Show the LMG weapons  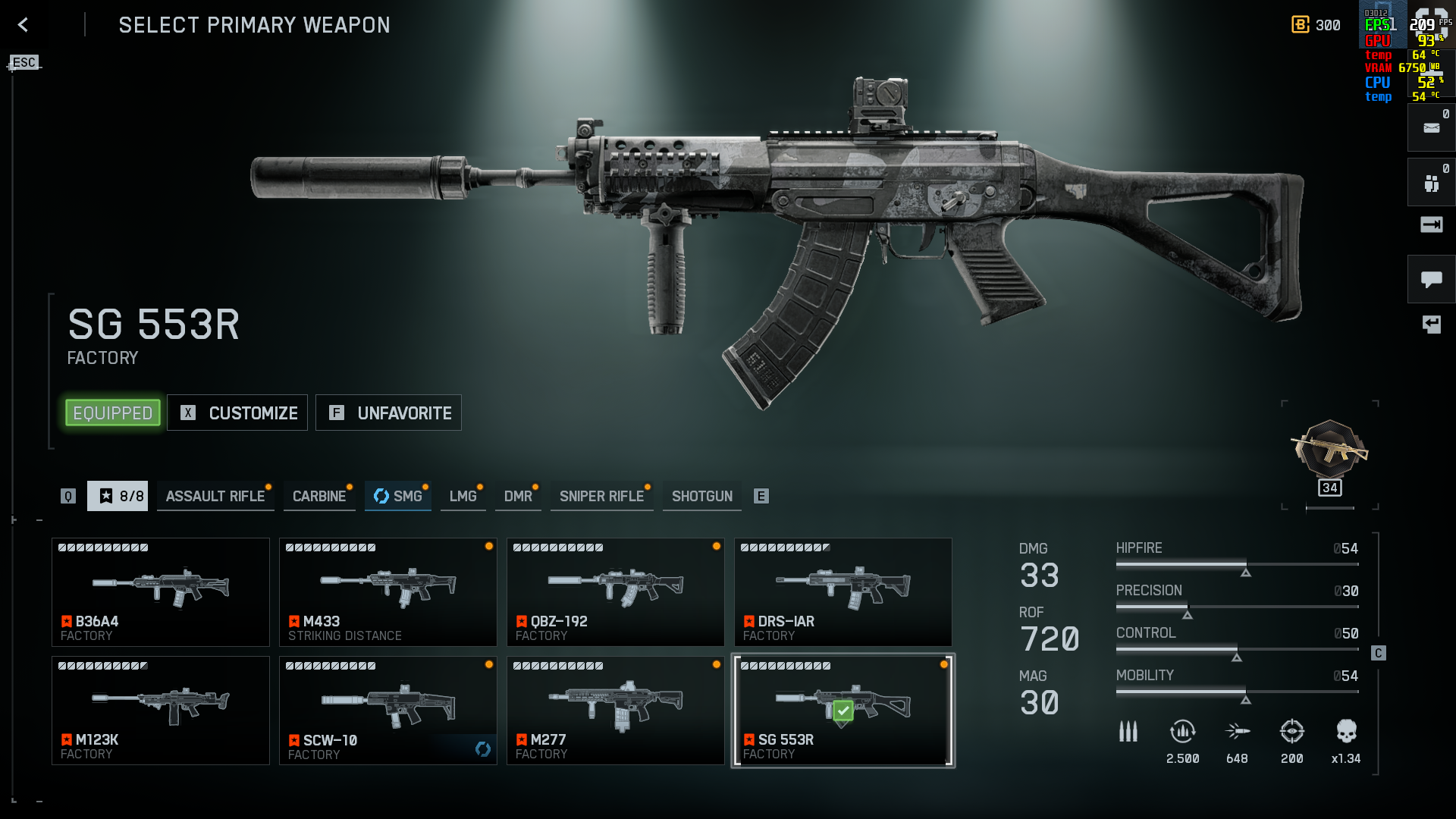point(463,497)
